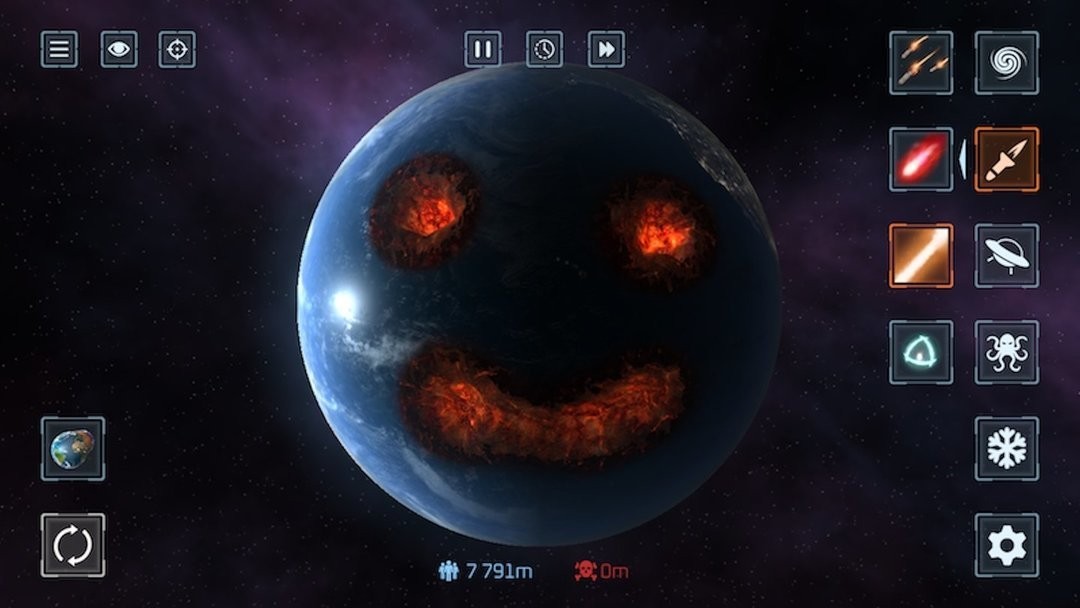The image size is (1080, 608).
Task: Select the meteor shower weapon
Action: [x=921, y=62]
